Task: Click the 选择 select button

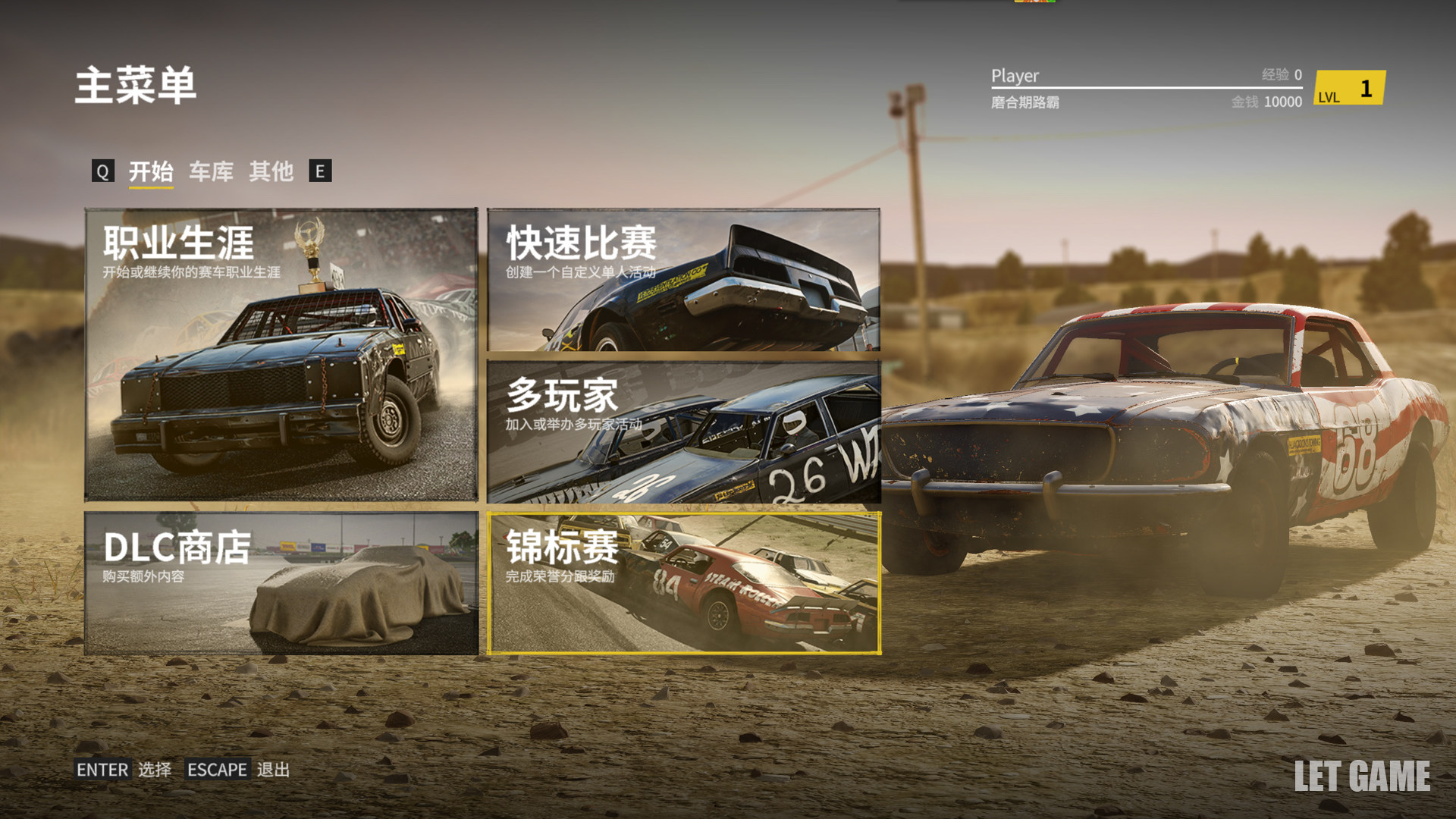Action: (124, 770)
